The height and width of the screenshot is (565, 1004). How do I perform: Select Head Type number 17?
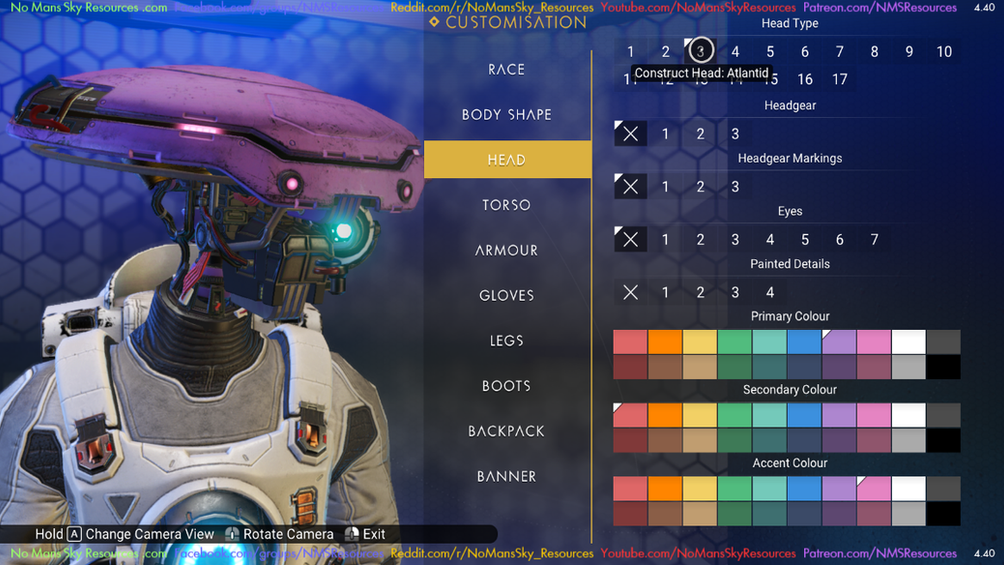click(839, 79)
